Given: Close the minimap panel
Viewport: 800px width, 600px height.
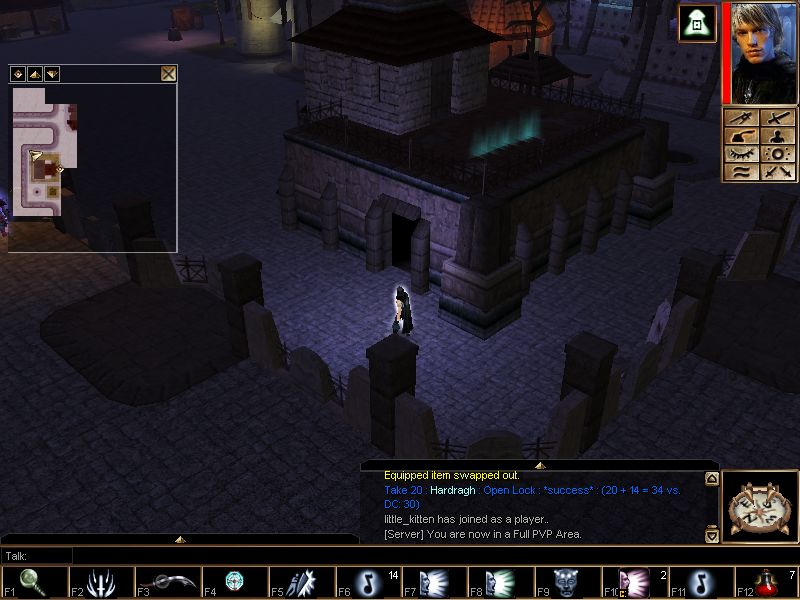Looking at the screenshot, I should 168,74.
